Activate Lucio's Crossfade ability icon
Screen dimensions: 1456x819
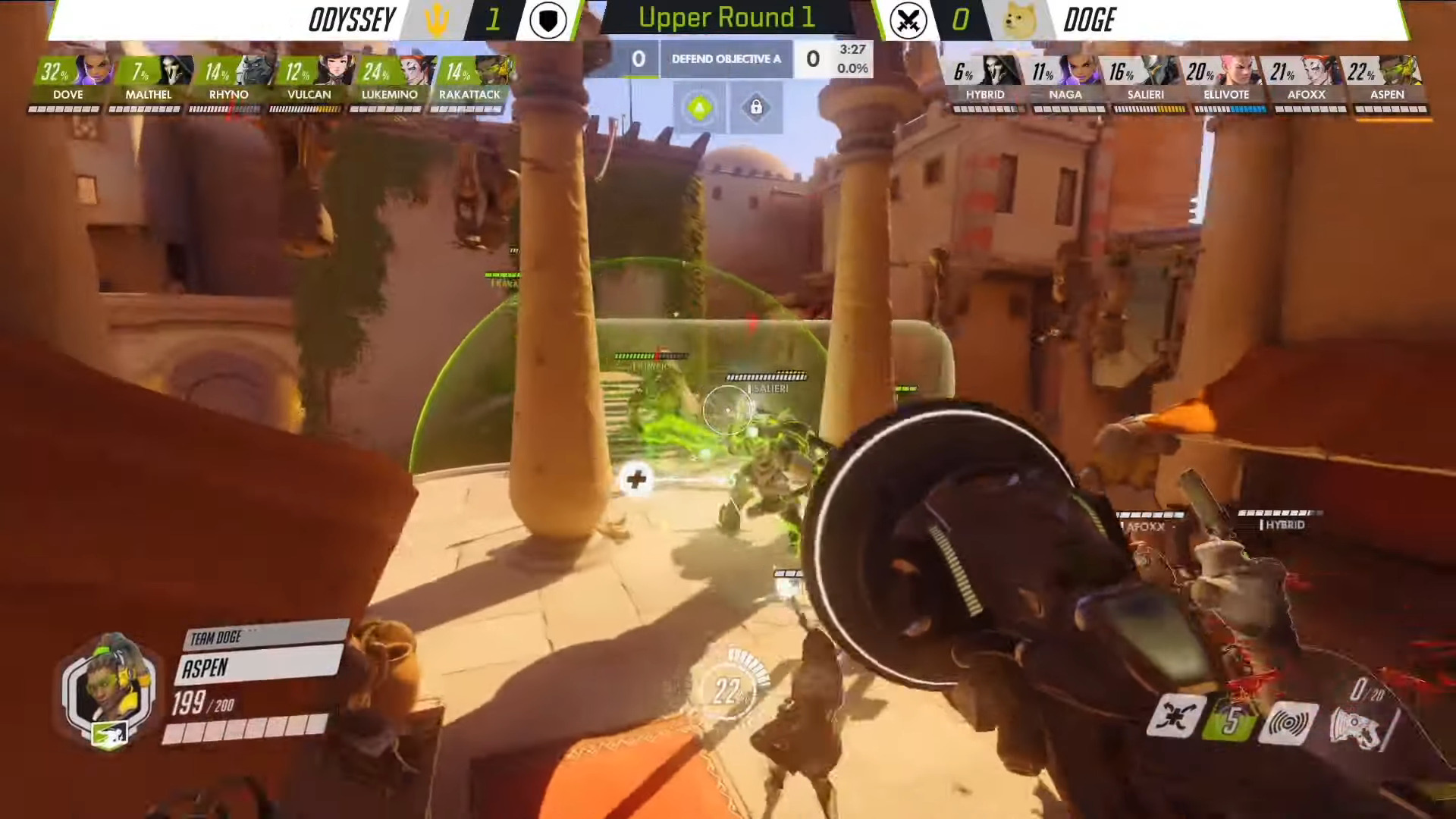coord(1175,716)
